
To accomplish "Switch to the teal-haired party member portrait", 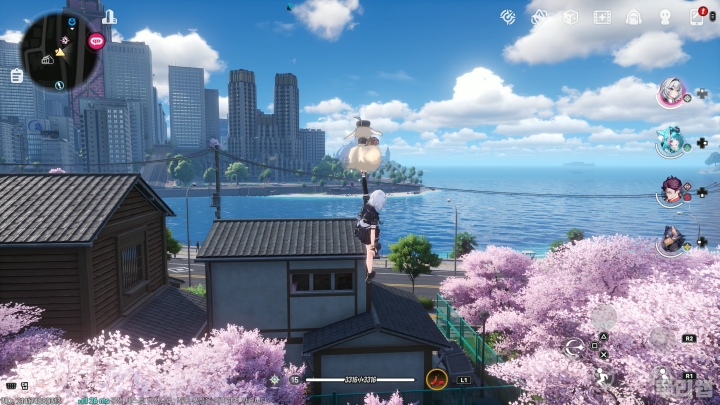I will pos(670,141).
